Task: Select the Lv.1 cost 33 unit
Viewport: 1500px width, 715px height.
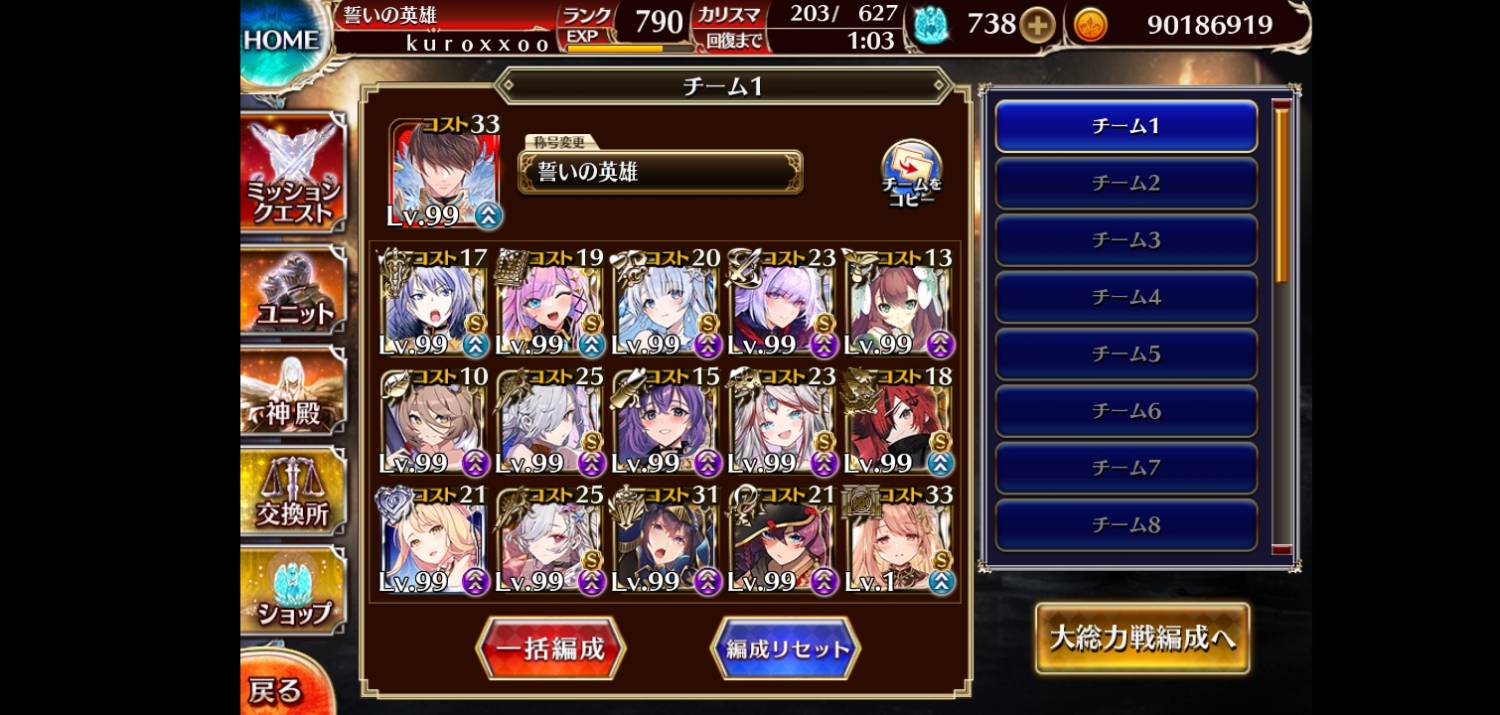Action: point(899,540)
